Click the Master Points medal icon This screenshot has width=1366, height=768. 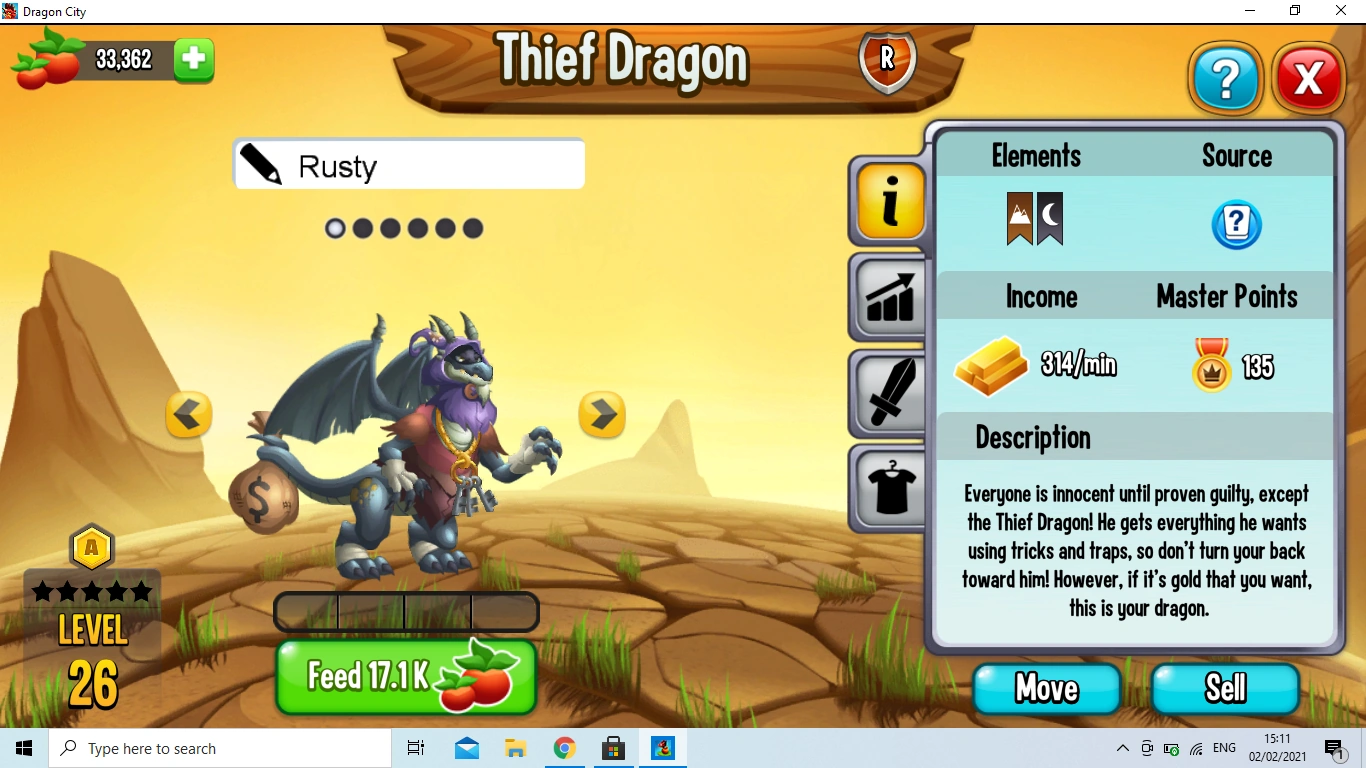[x=1212, y=365]
